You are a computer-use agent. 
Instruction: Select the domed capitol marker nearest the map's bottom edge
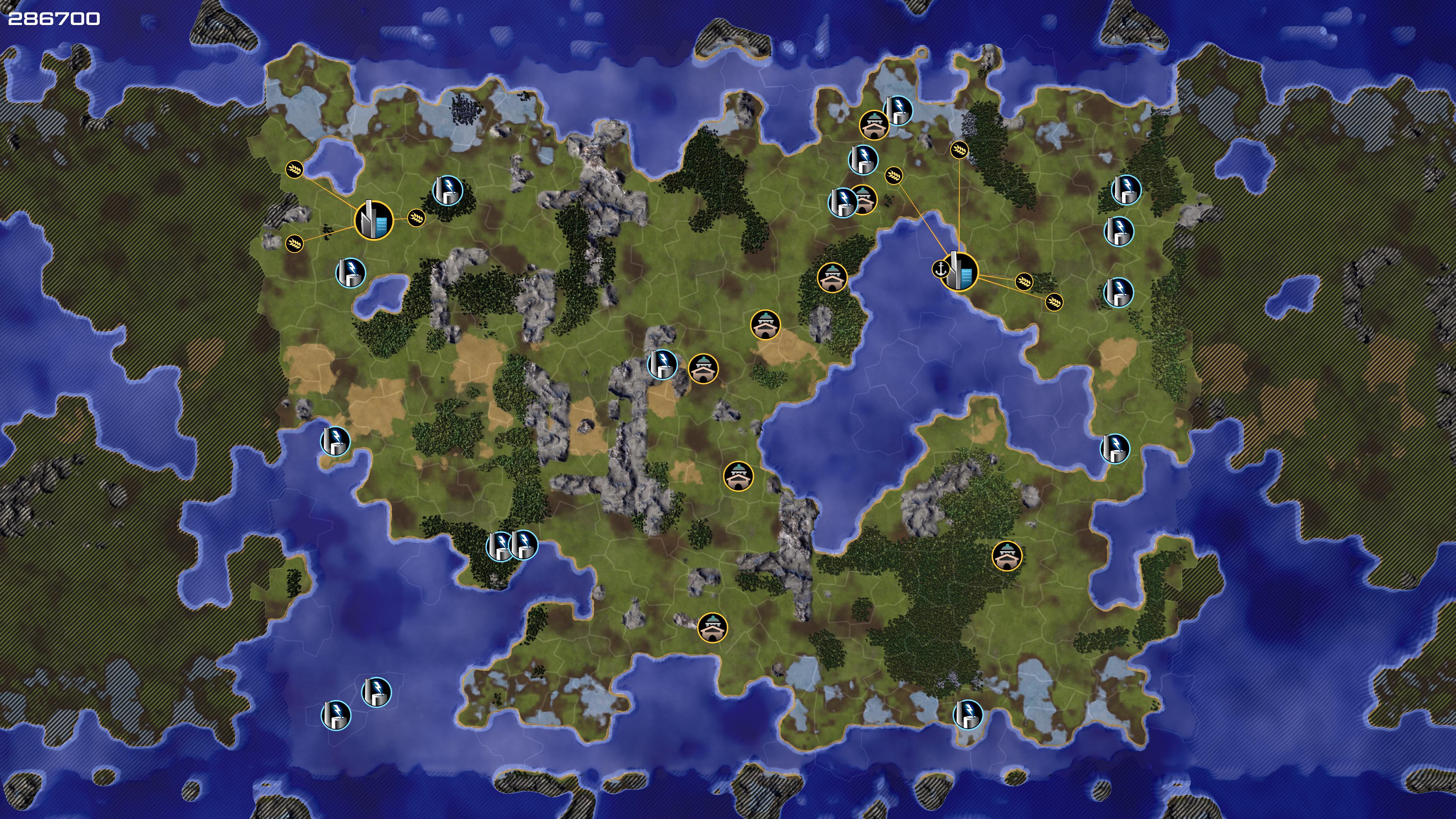712,628
